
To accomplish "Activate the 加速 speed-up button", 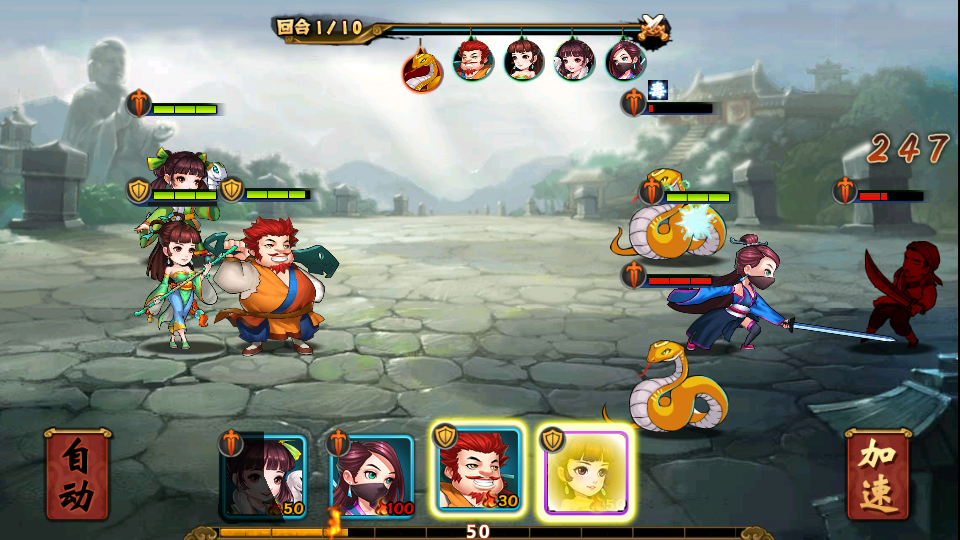I will [877, 476].
